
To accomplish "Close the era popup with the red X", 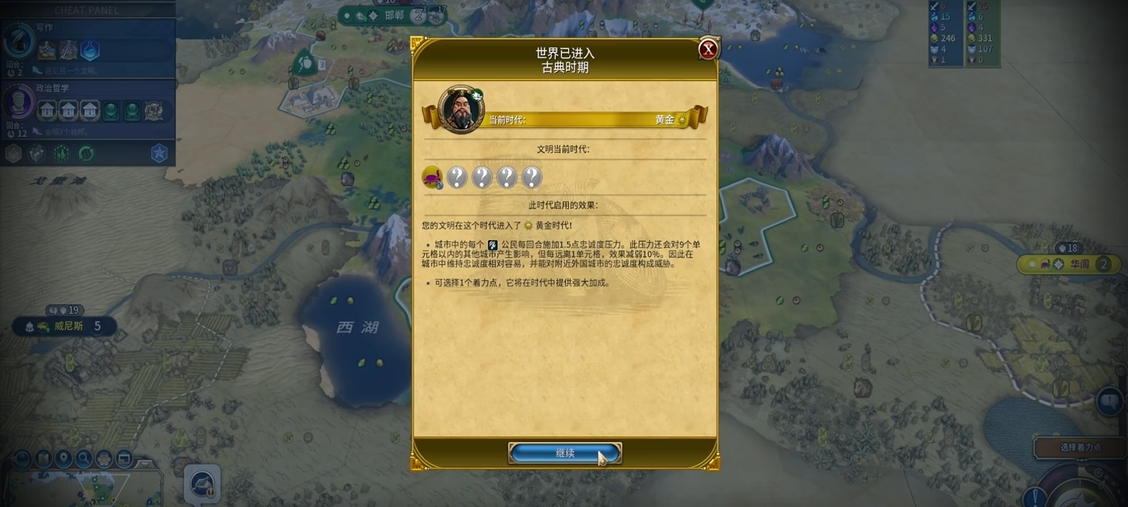I will 708,50.
